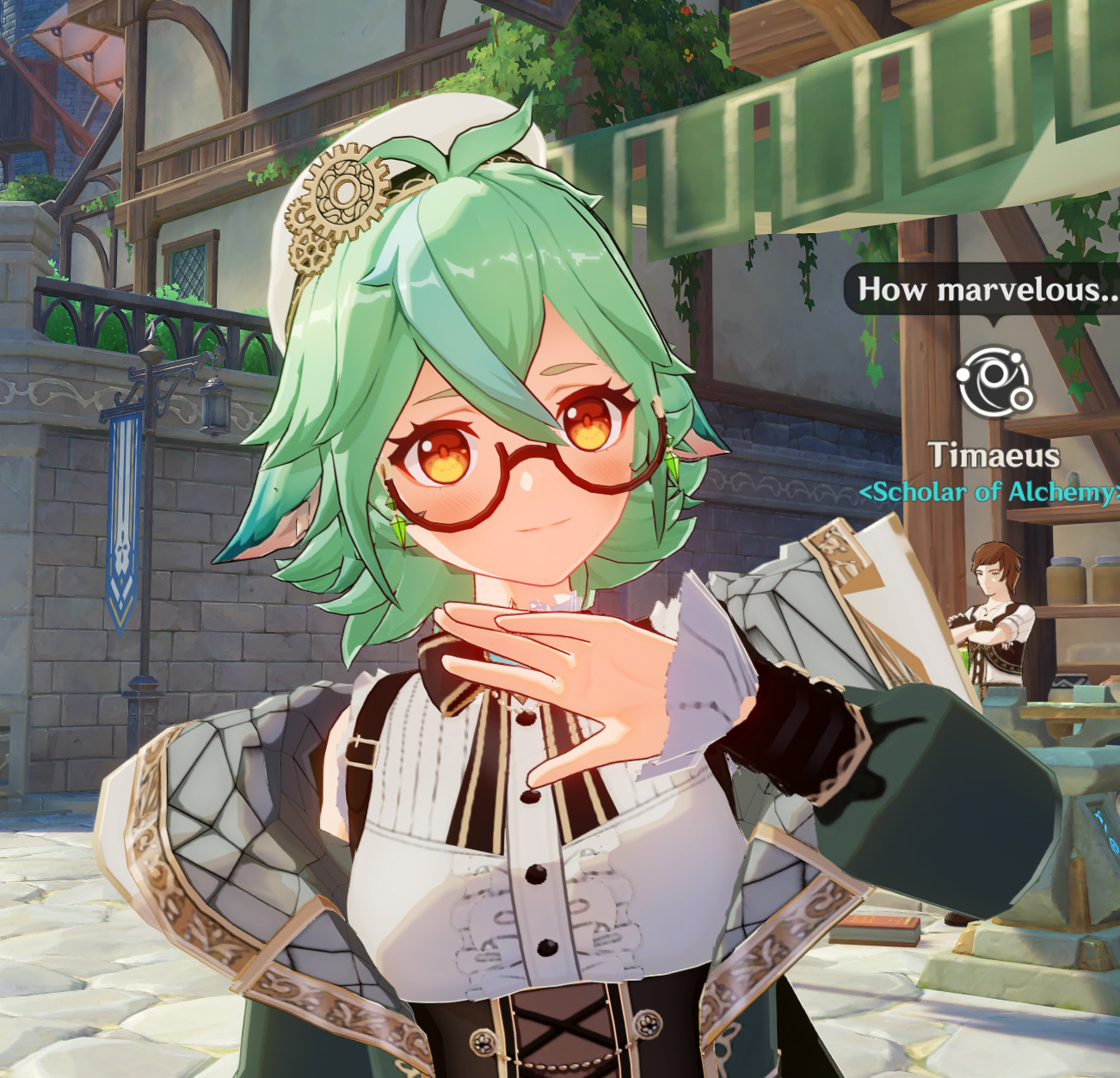Select the jars on the shelf behind Timaeus

[1071, 581]
